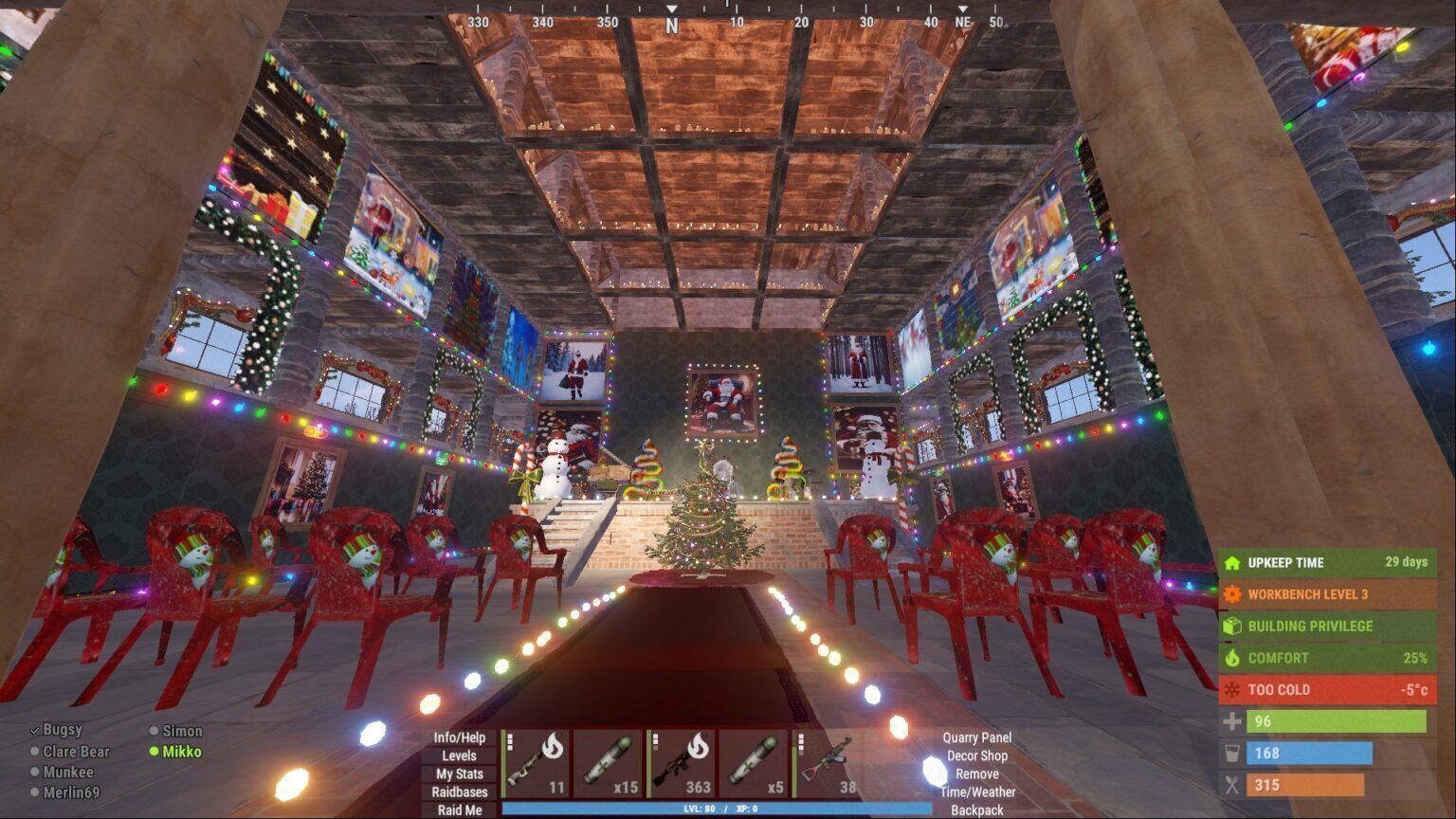Toggle Mikko's online status dot
1456x819 pixels.
tap(155, 752)
